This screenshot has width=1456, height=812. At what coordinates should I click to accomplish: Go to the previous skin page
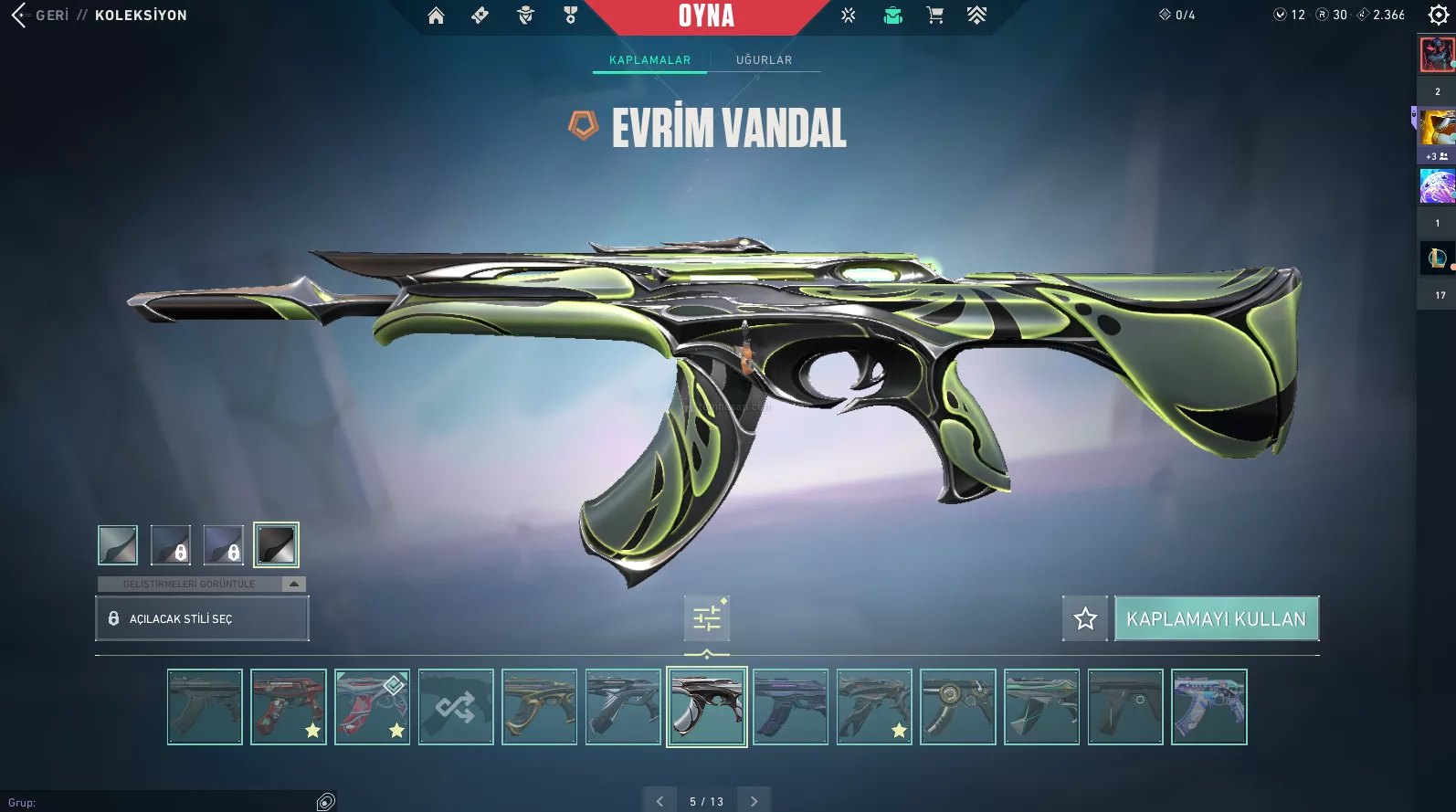[x=659, y=801]
